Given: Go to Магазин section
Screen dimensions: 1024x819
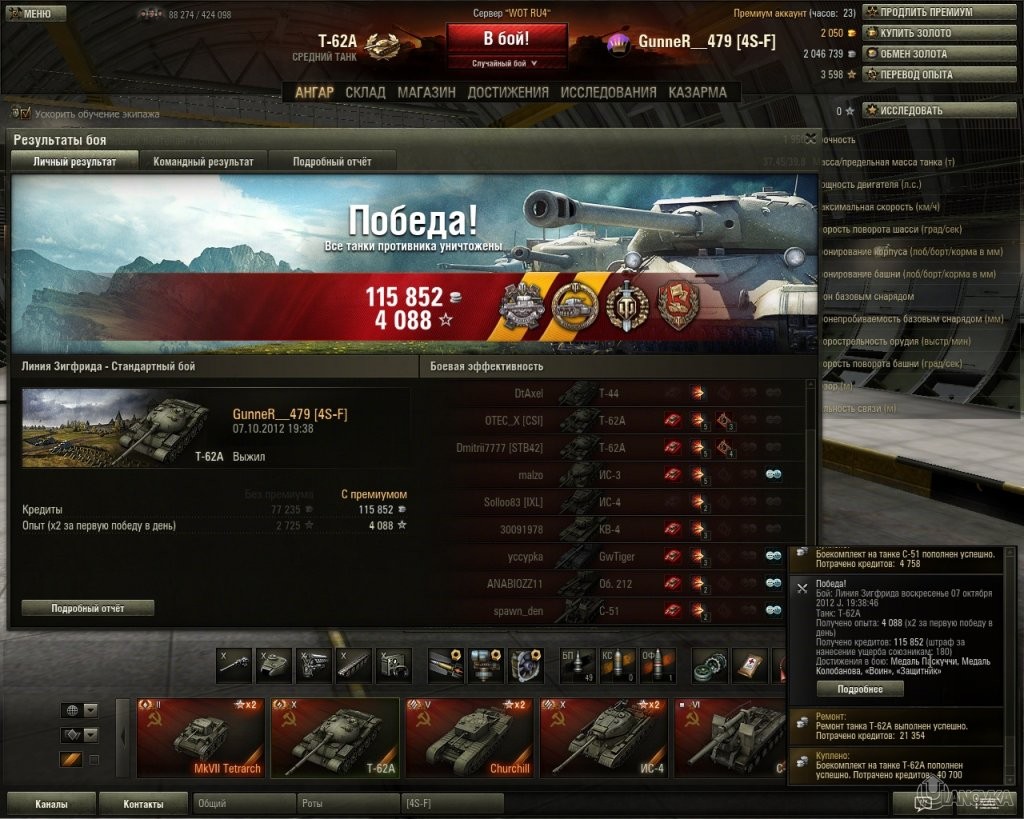Looking at the screenshot, I should (x=426, y=92).
